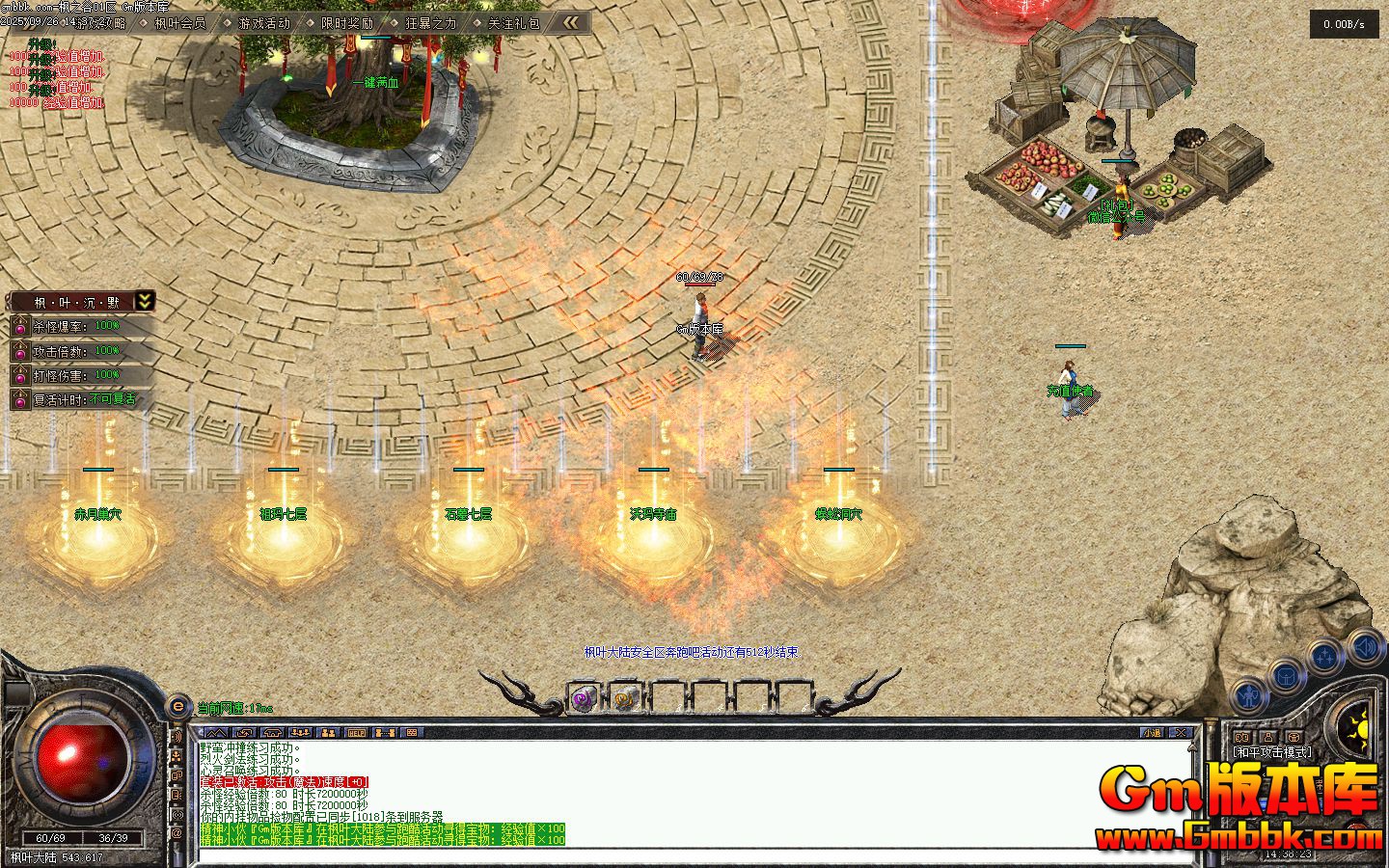Click the '@' chat channel icon
Screen dimensions: 1389x868
pyautogui.click(x=177, y=831)
